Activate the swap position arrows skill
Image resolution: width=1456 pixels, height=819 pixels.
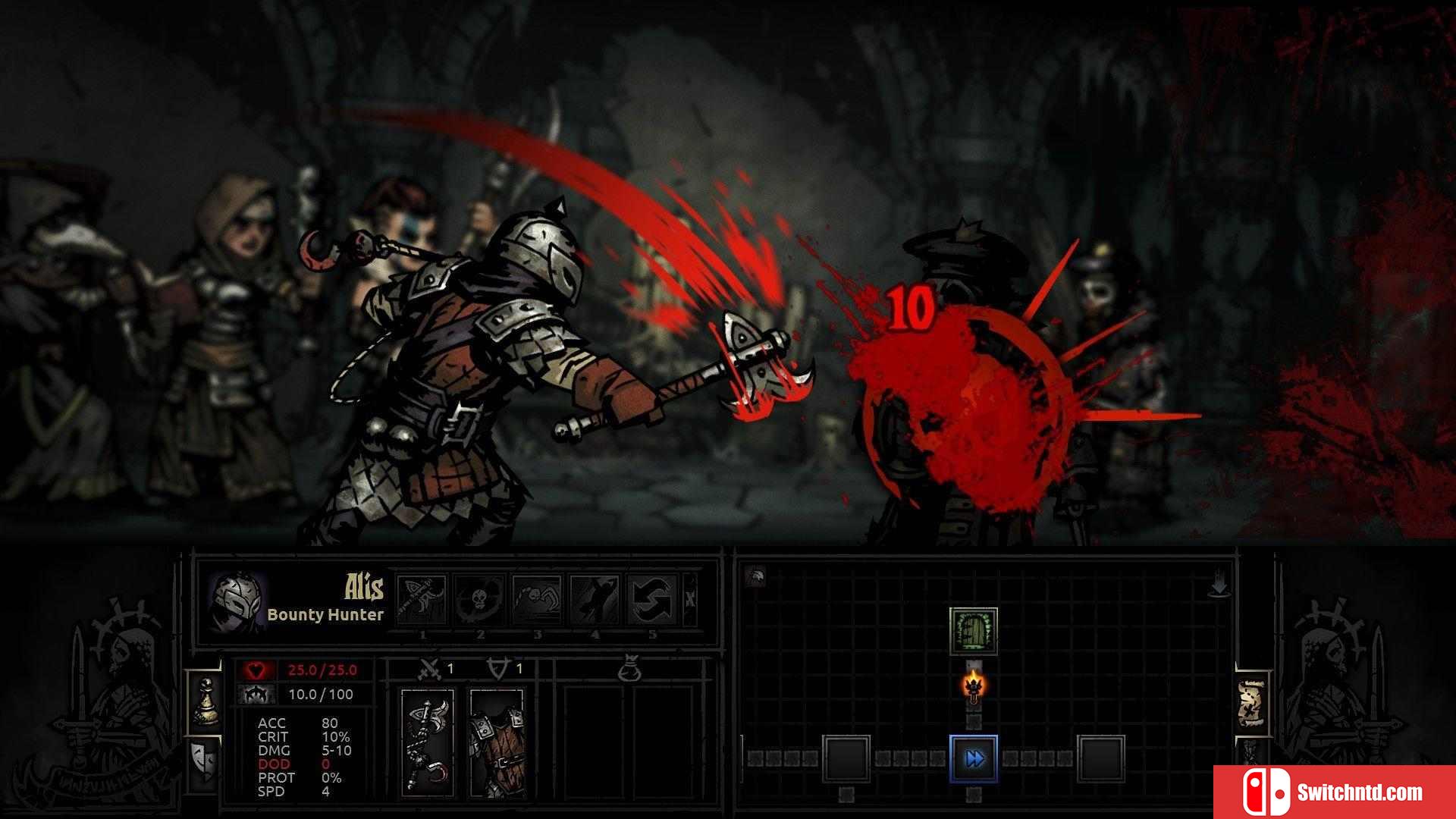652,600
